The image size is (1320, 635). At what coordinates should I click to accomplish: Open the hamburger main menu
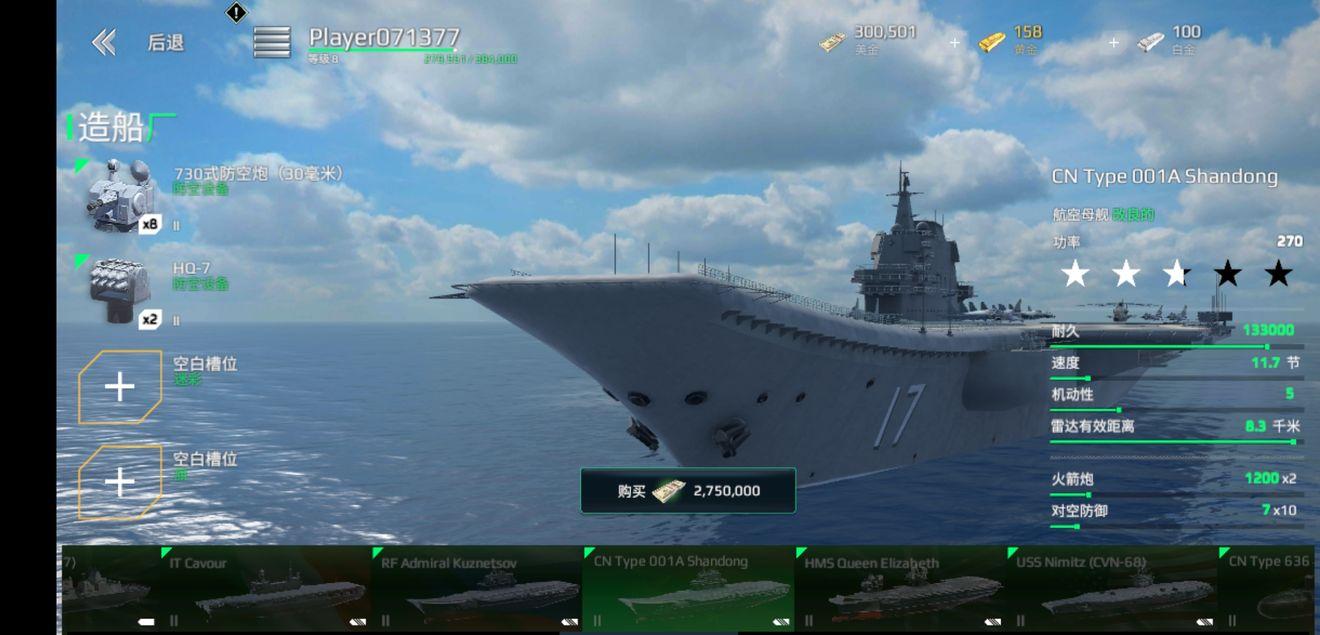[x=271, y=42]
